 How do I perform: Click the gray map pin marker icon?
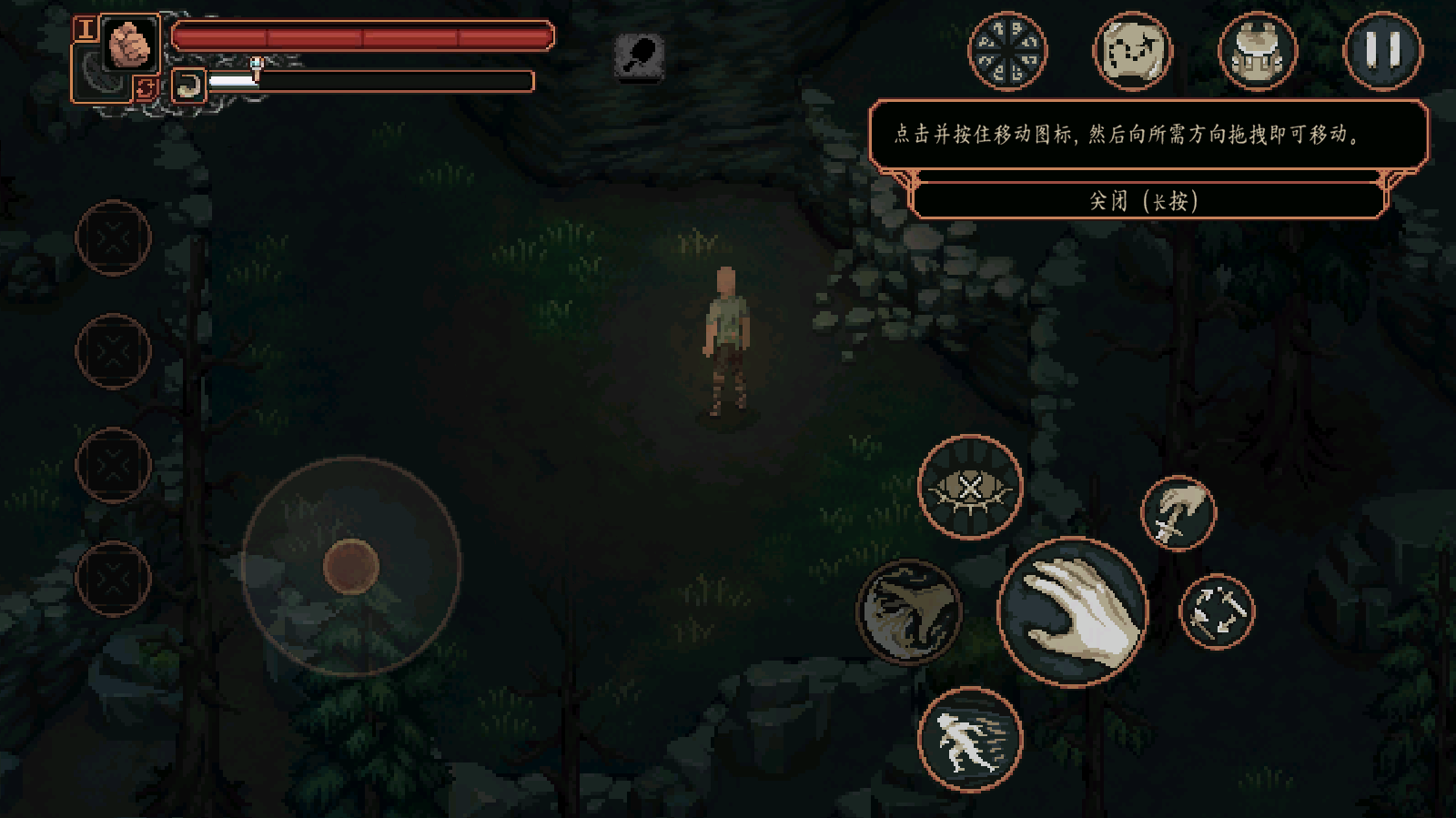[640, 56]
